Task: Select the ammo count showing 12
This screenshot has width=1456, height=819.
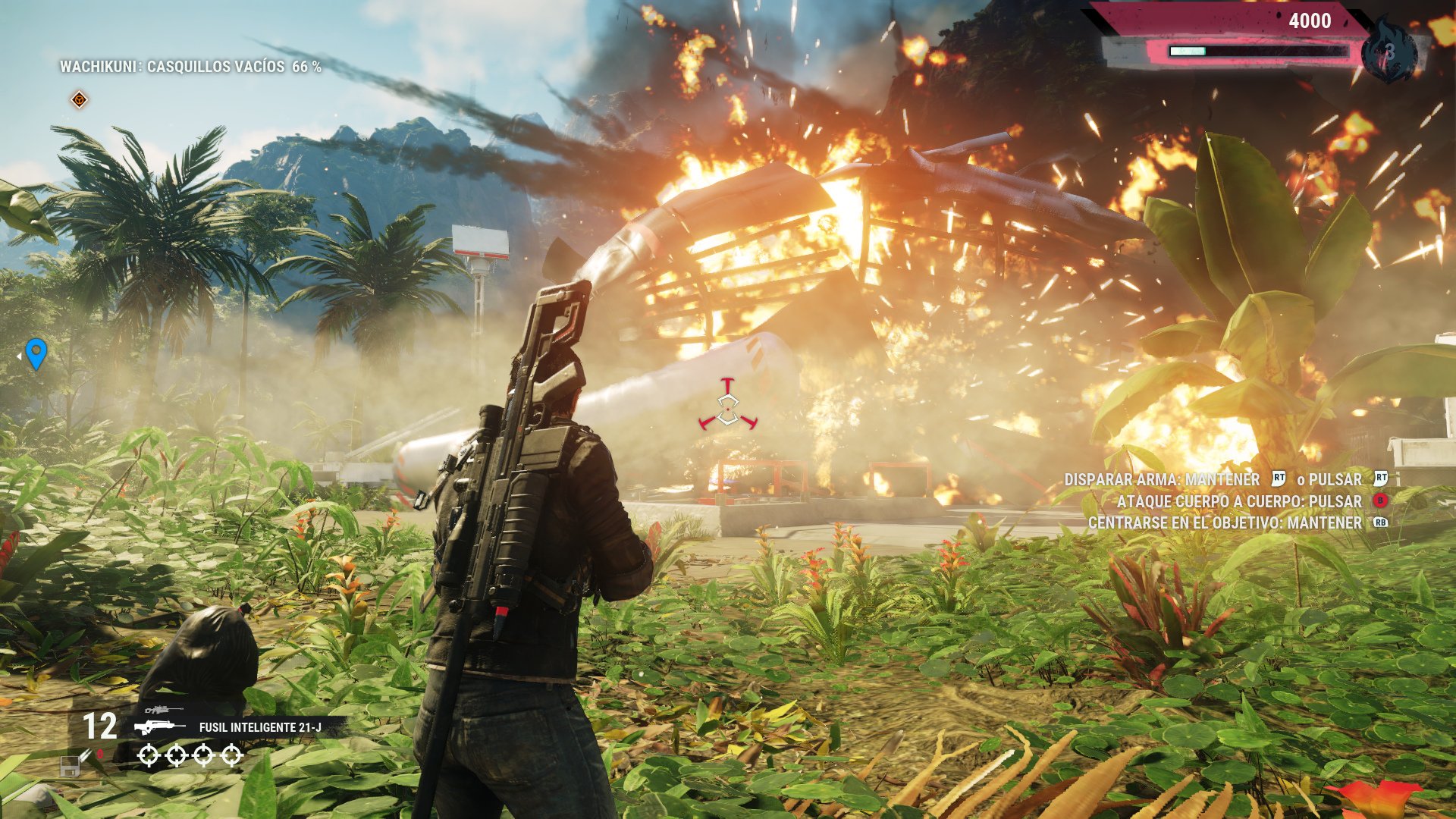Action: point(101,726)
